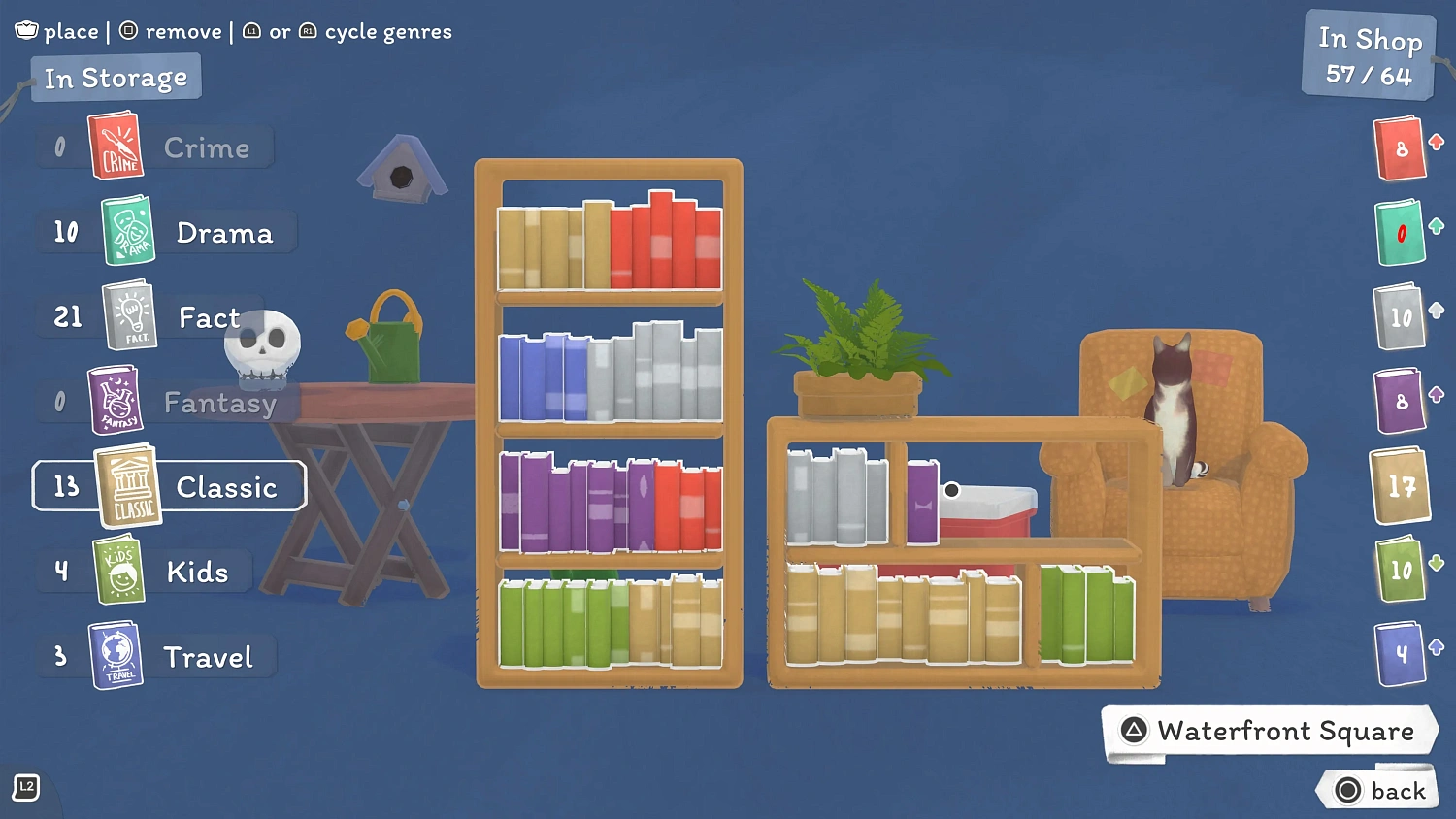
Task: Switch to the In Storage panel
Action: tap(116, 77)
